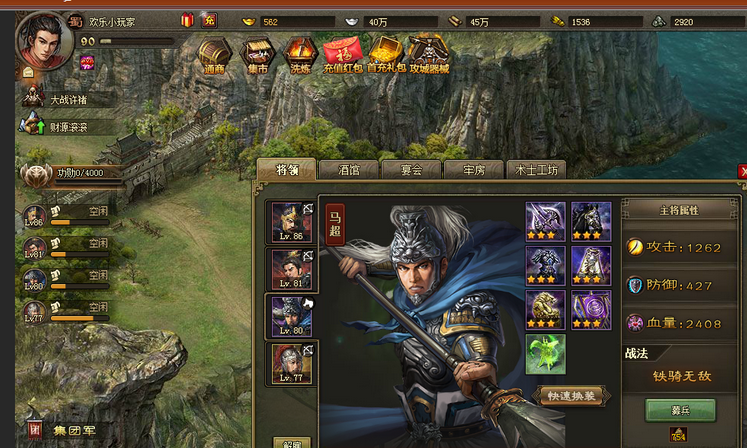The height and width of the screenshot is (448, 747).
Task: Open the 首充礼包 first-recharge gift
Action: 385,57
